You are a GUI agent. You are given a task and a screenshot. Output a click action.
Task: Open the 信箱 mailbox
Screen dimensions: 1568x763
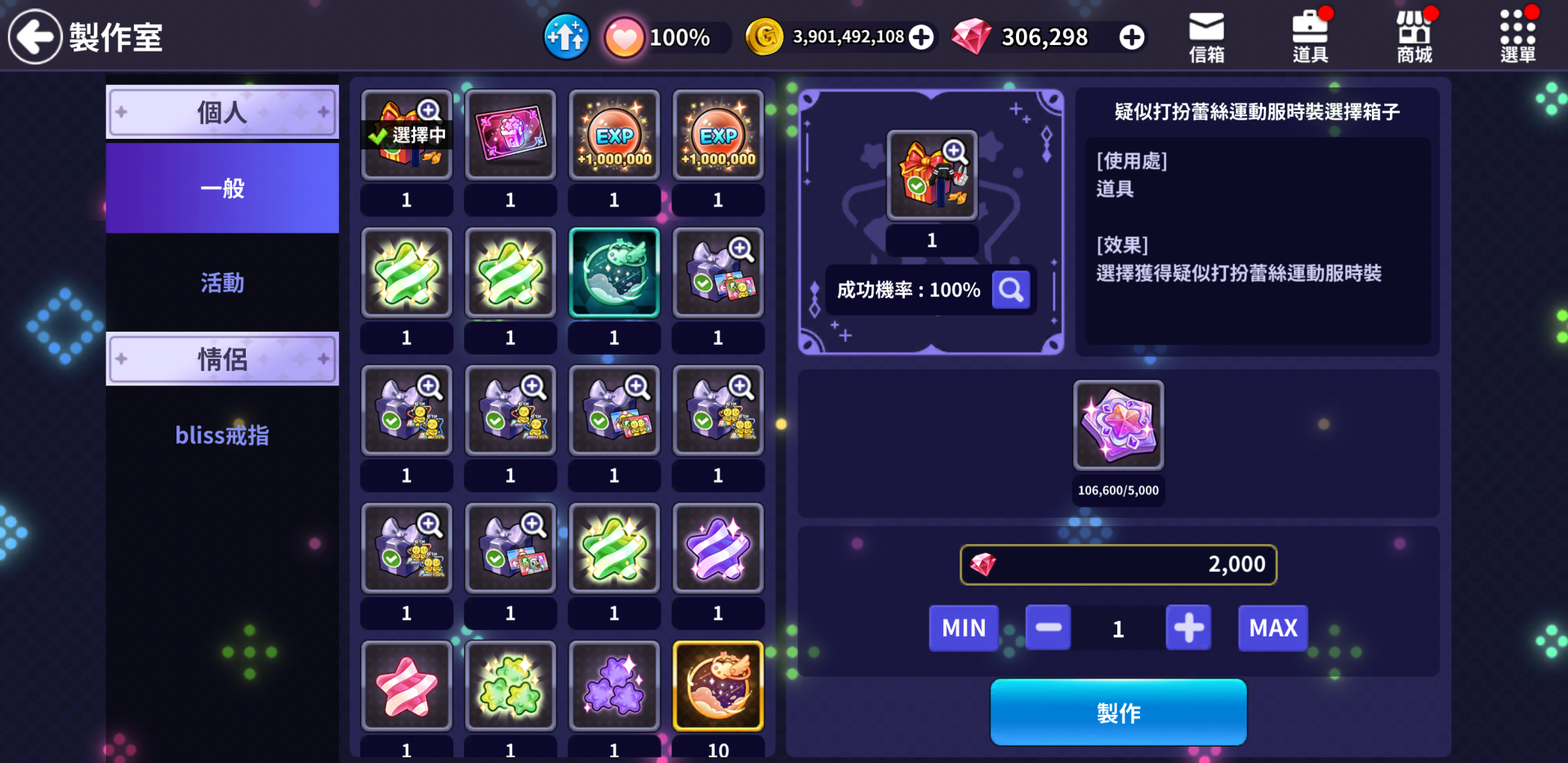tap(1206, 37)
